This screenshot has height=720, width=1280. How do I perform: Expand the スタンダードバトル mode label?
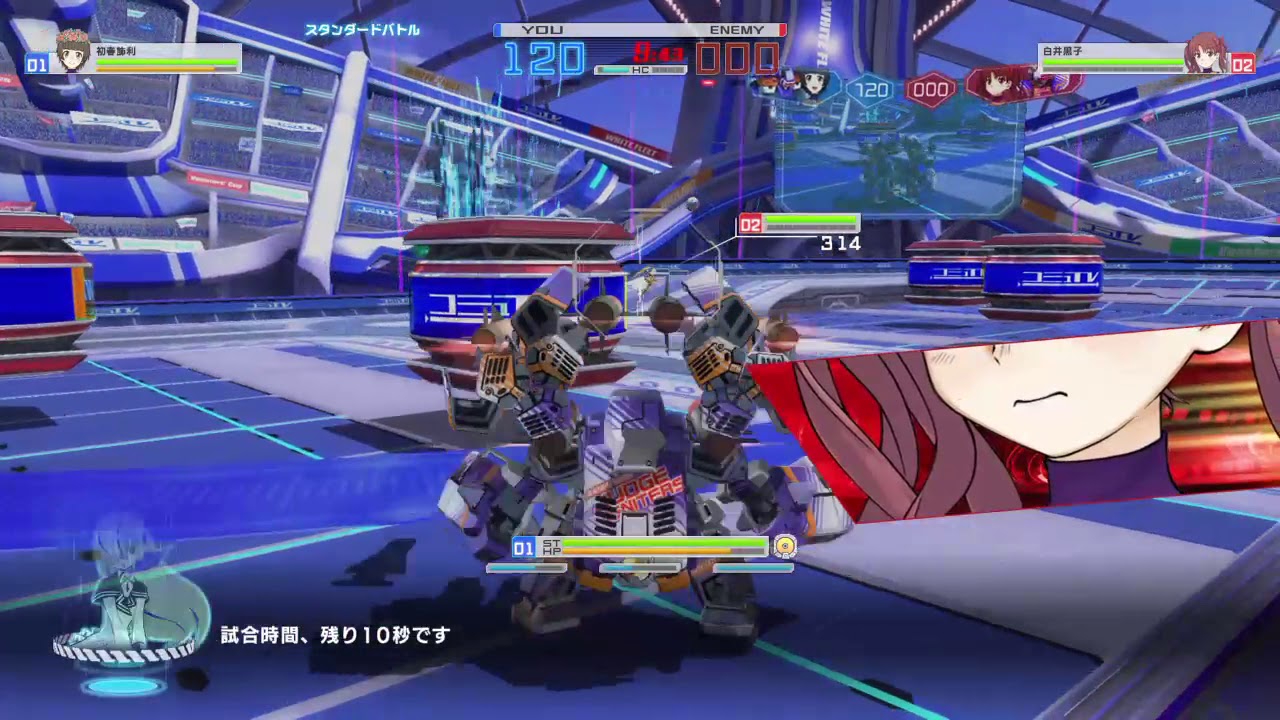click(x=365, y=30)
